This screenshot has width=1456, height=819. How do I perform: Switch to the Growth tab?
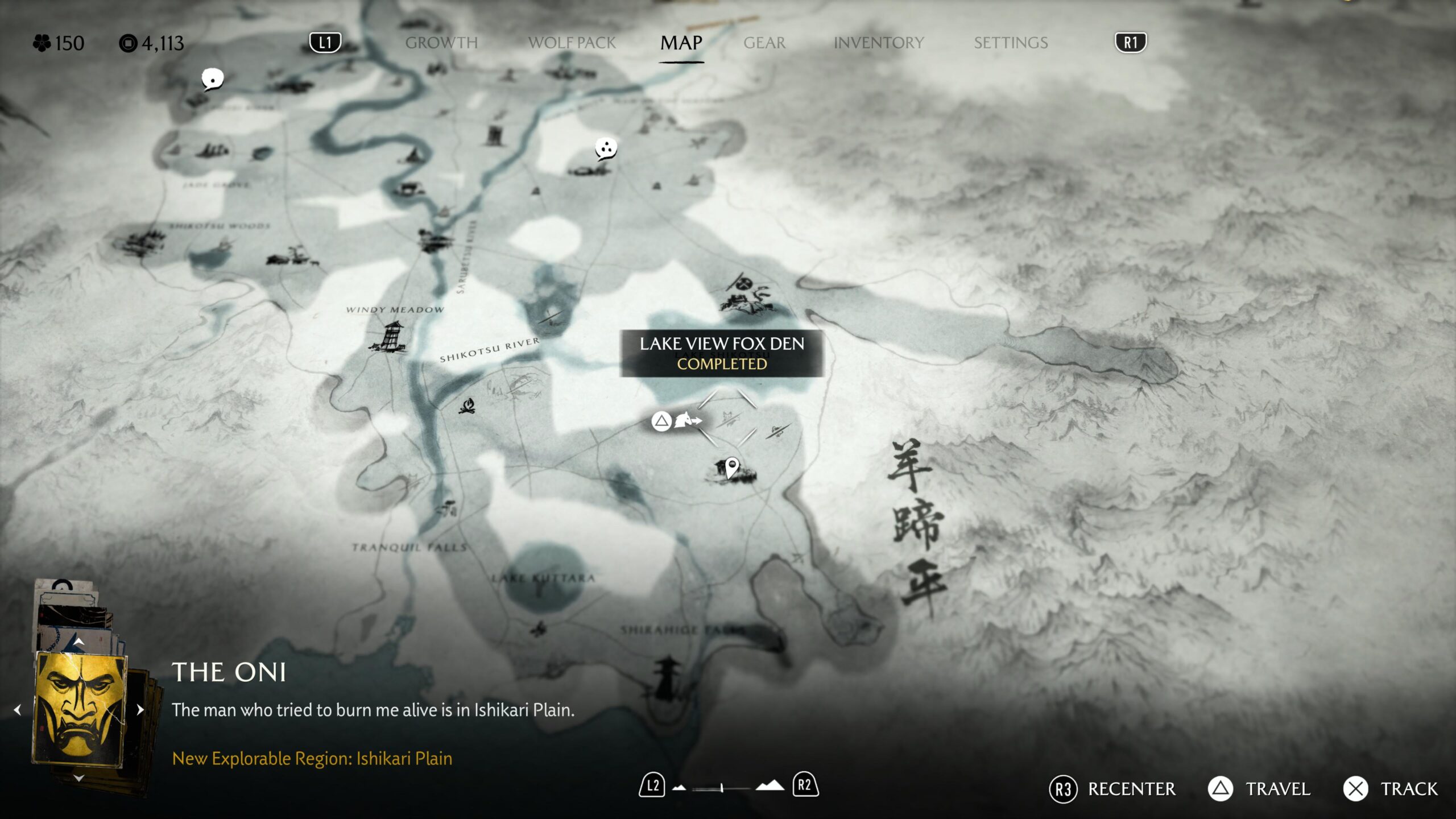pos(441,43)
